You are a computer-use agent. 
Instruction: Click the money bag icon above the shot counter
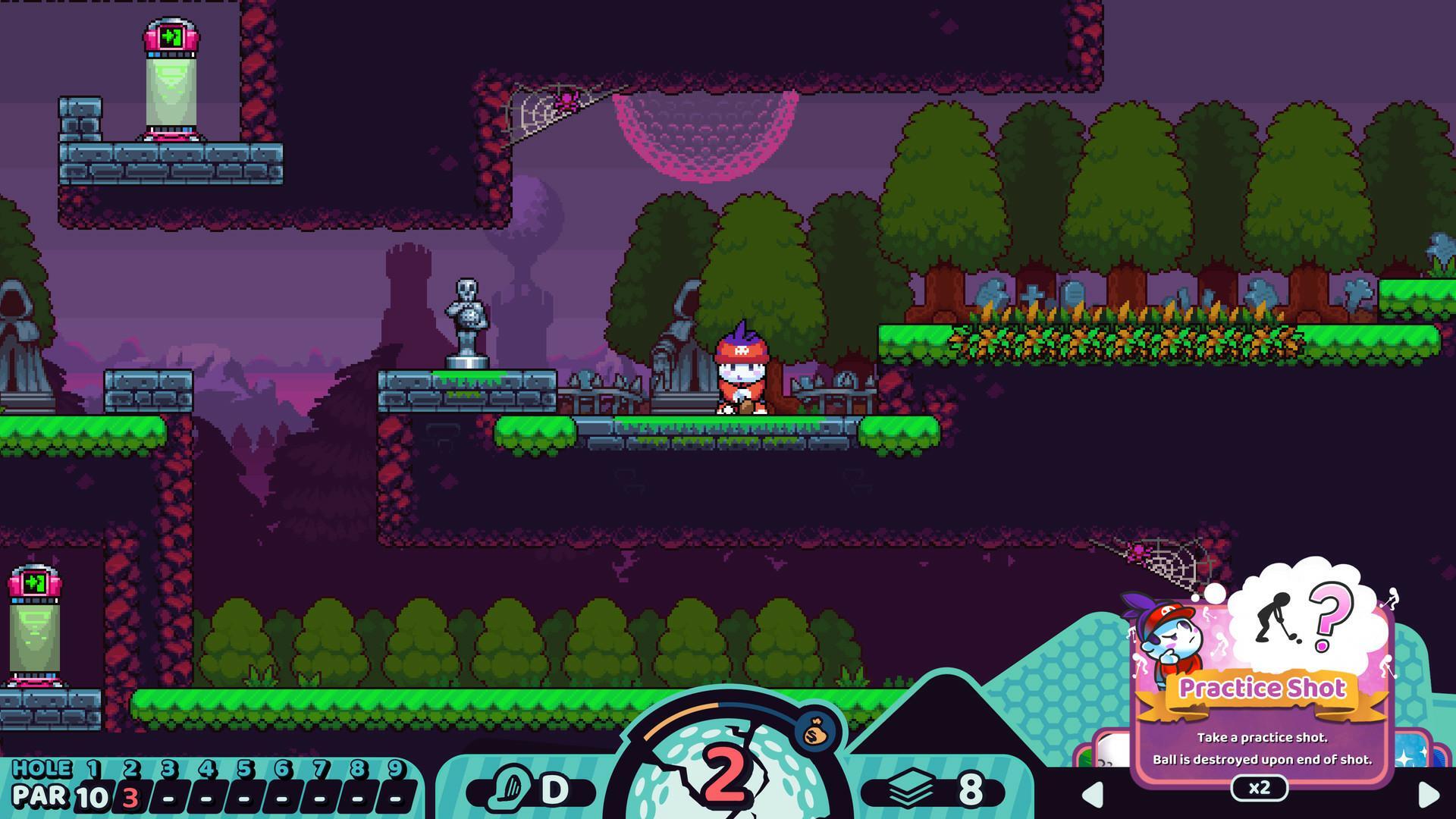pos(814,733)
